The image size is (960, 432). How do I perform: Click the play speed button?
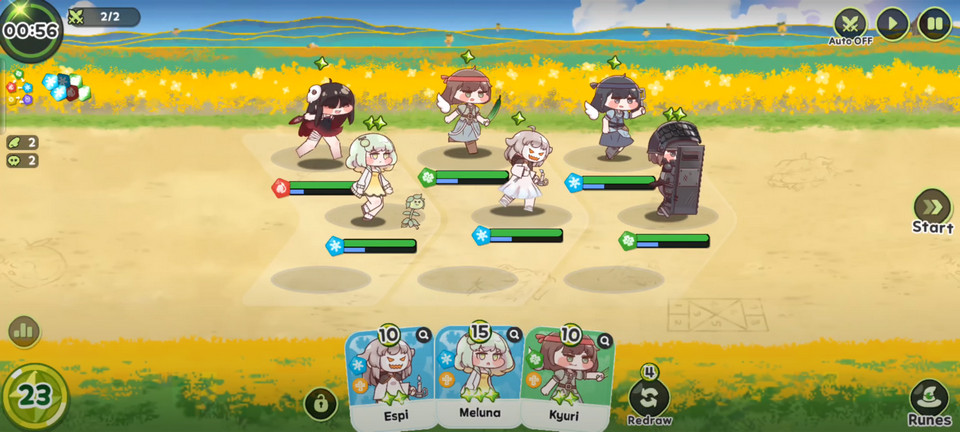tap(892, 24)
